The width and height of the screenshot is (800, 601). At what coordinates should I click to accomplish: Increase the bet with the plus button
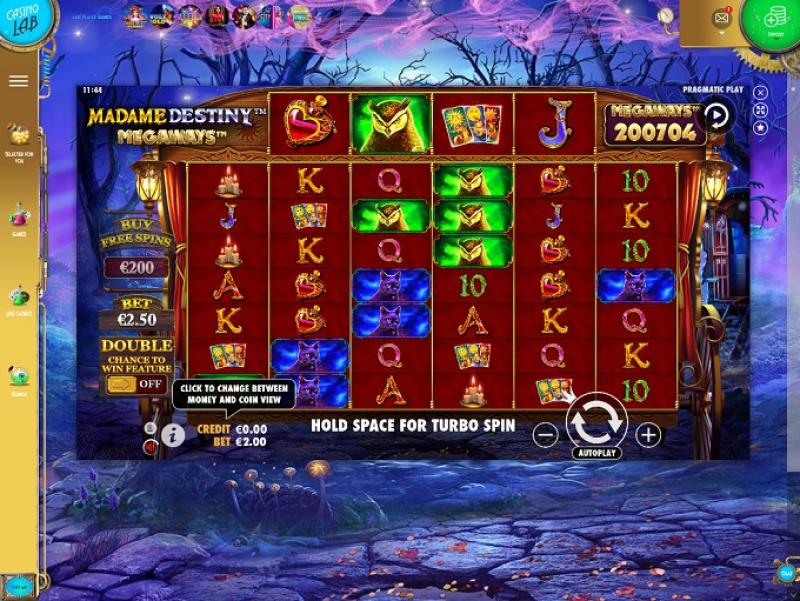click(648, 434)
